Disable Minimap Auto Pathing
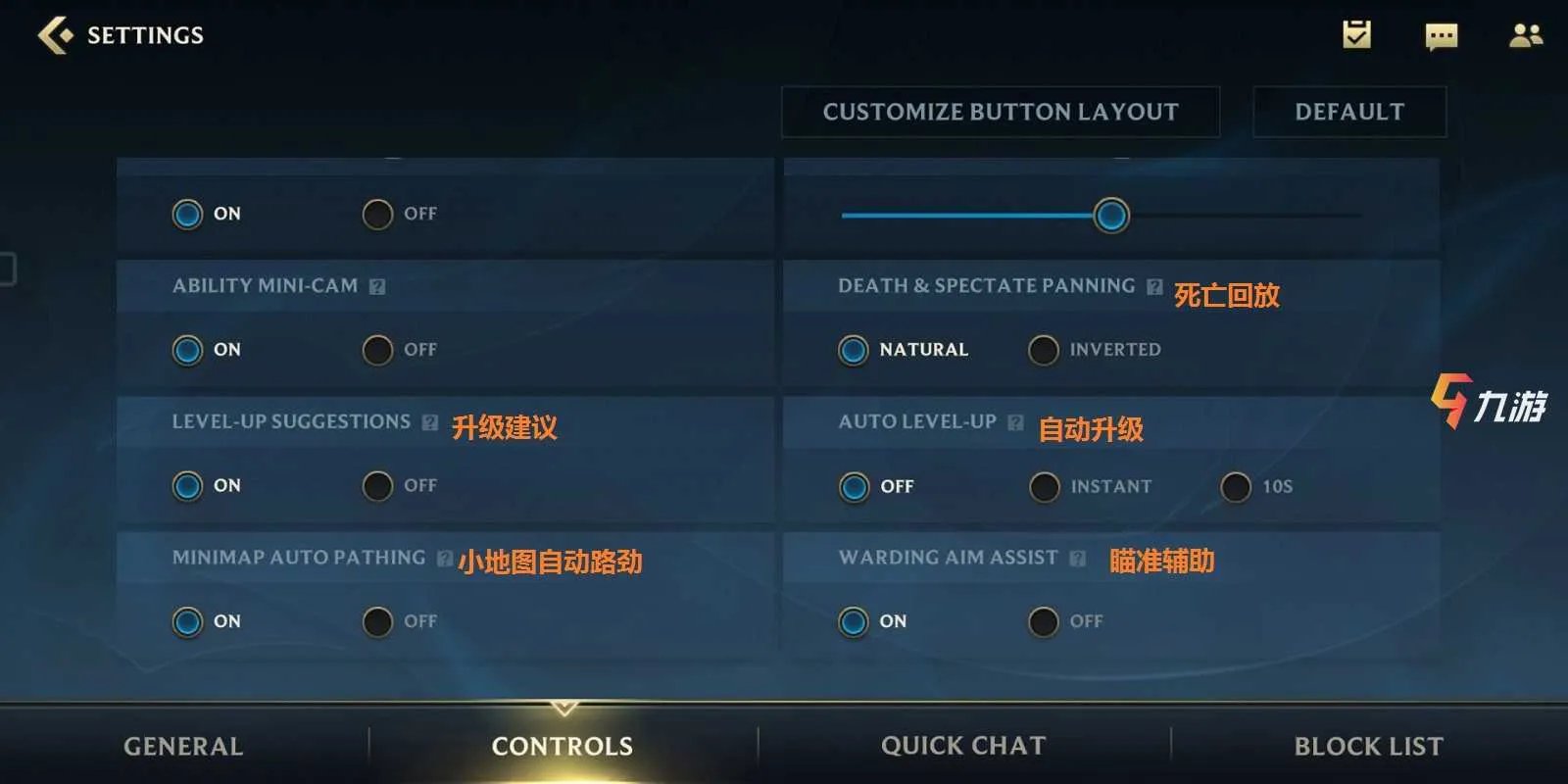 377,621
